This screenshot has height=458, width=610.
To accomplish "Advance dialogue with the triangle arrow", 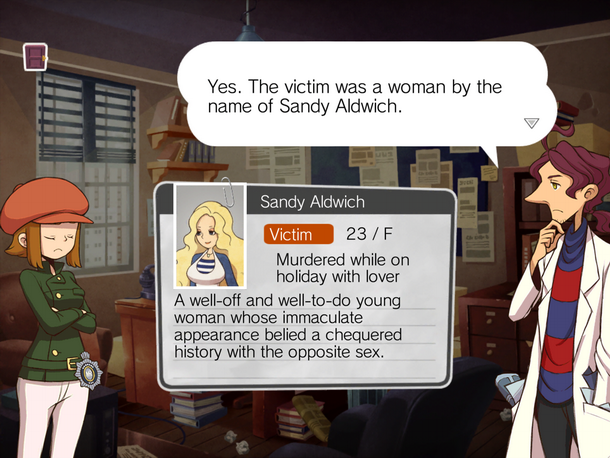I will click(x=531, y=122).
